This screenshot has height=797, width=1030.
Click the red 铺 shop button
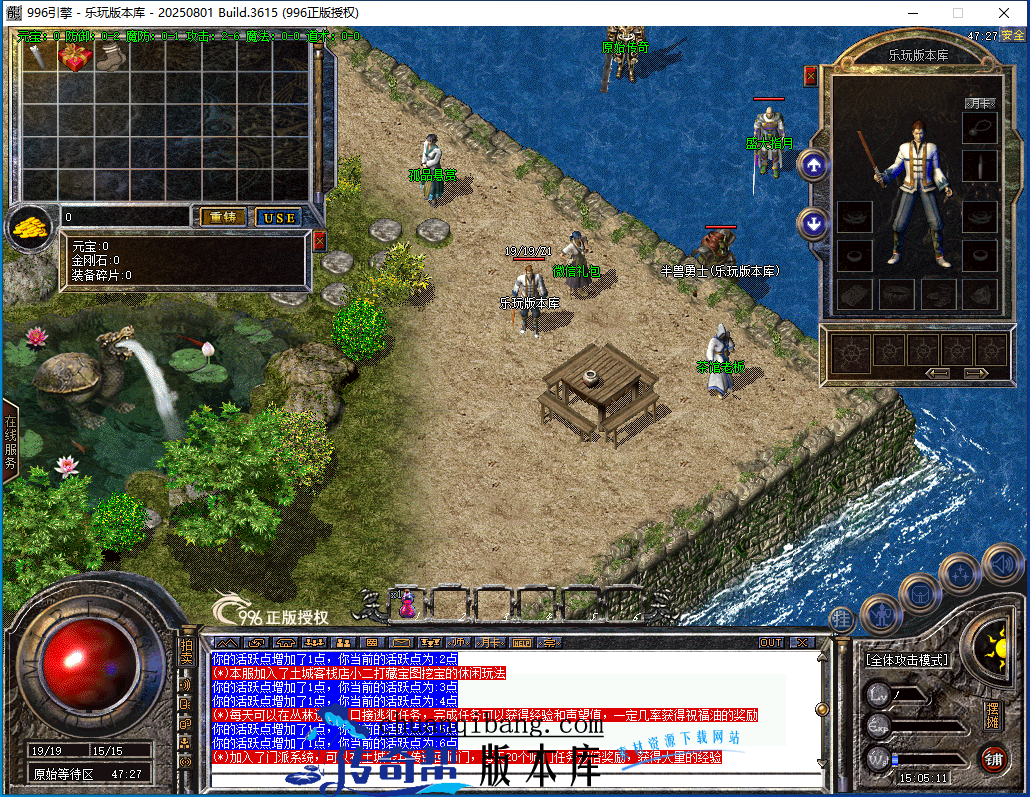993,758
